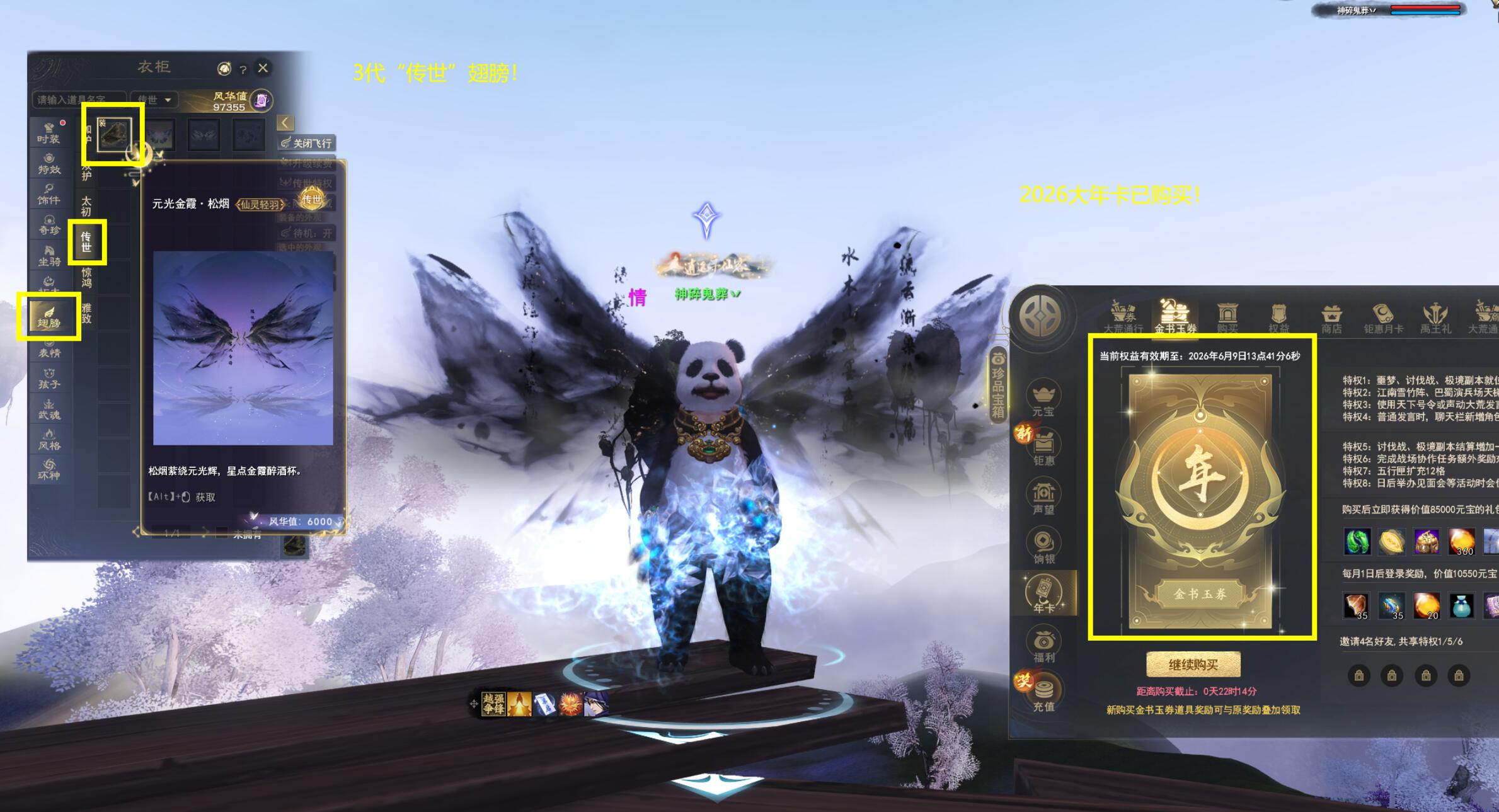Open the 福利 welfare section
Screen dimensions: 1499x812
point(1043,645)
